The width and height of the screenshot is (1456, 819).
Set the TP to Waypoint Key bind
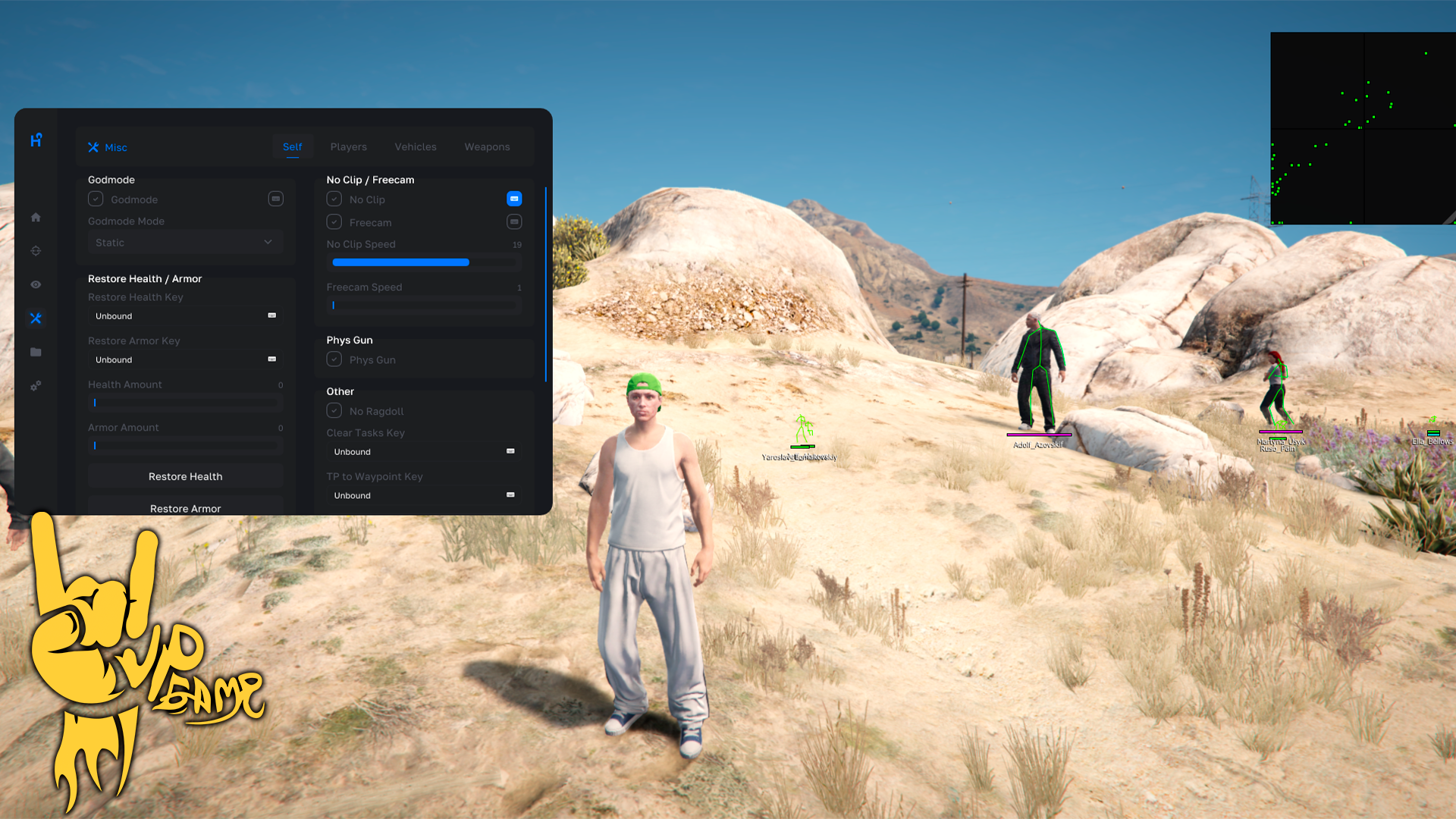coord(423,495)
